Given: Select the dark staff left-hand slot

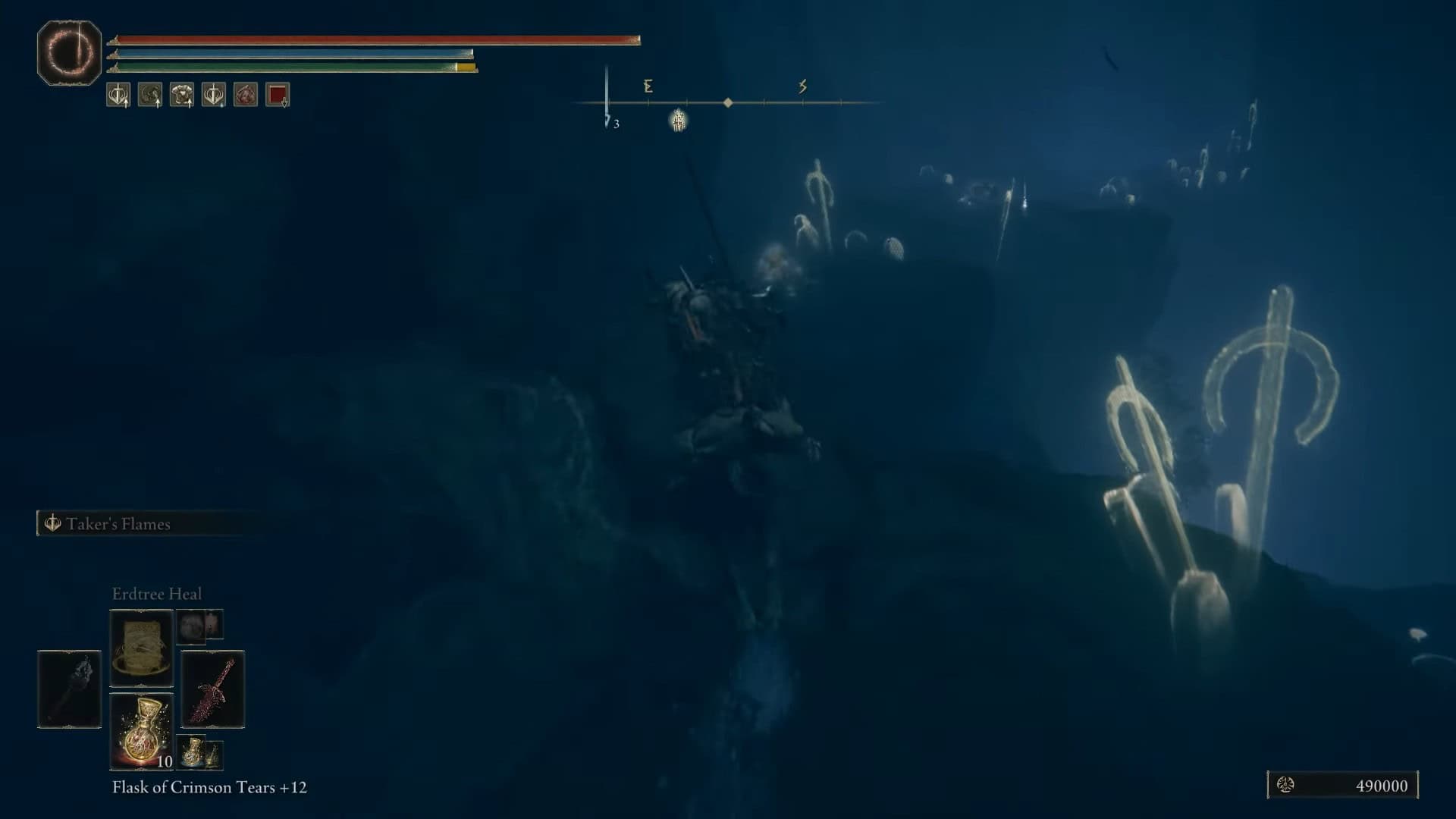Looking at the screenshot, I should click(x=69, y=689).
